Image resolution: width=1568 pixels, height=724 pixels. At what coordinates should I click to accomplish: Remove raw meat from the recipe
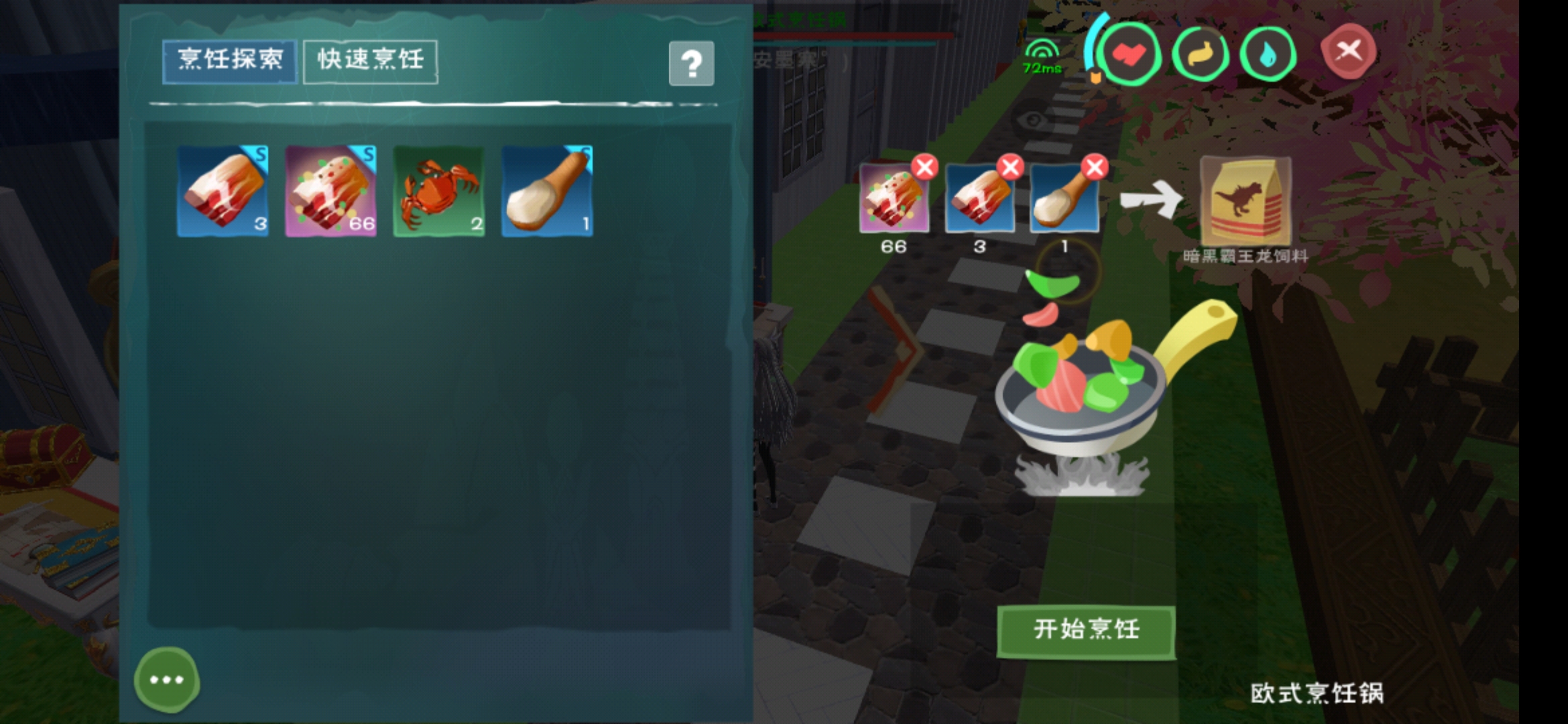1010,167
